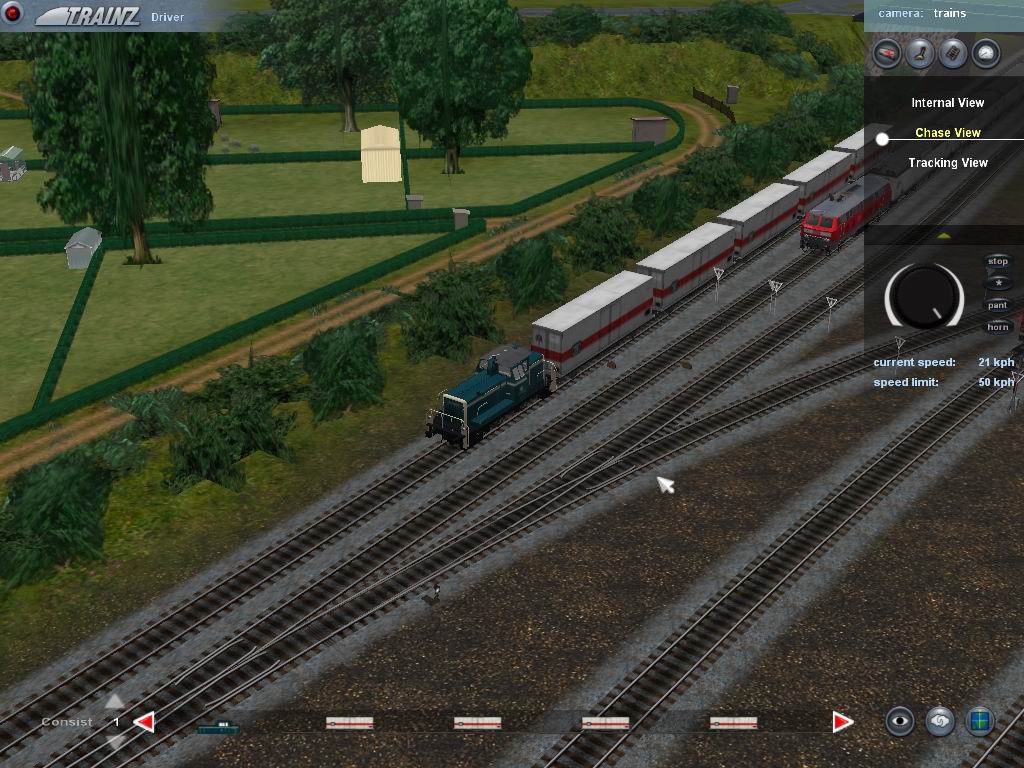Image resolution: width=1024 pixels, height=768 pixels.
Task: Toggle the asterisk lights button
Action: tap(998, 284)
